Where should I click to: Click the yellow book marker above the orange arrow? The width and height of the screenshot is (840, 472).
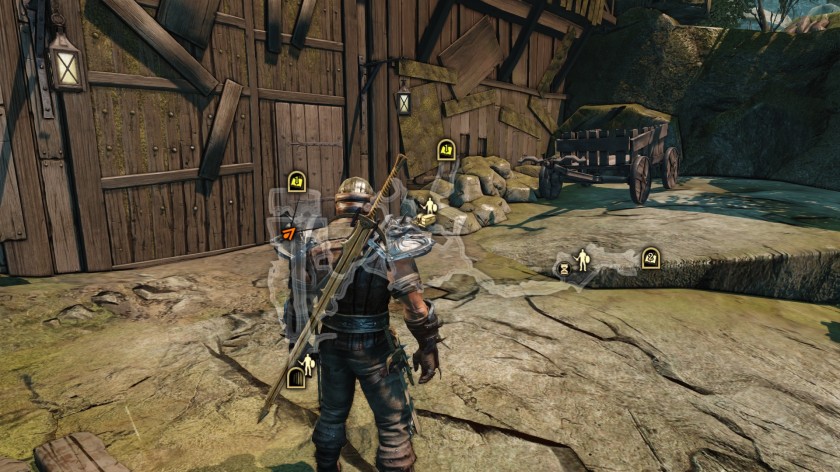tap(296, 181)
